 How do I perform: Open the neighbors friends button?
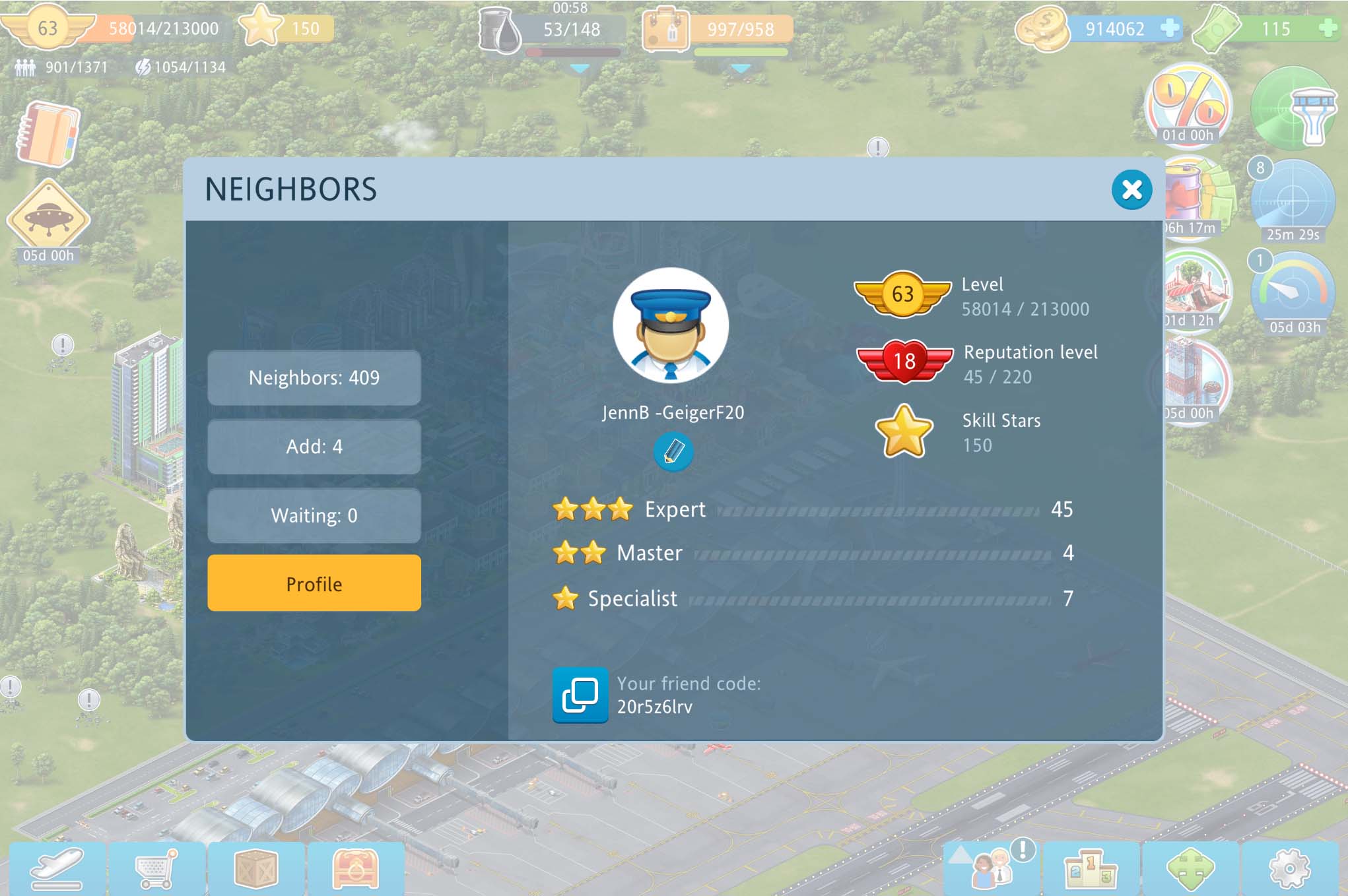tap(992, 868)
